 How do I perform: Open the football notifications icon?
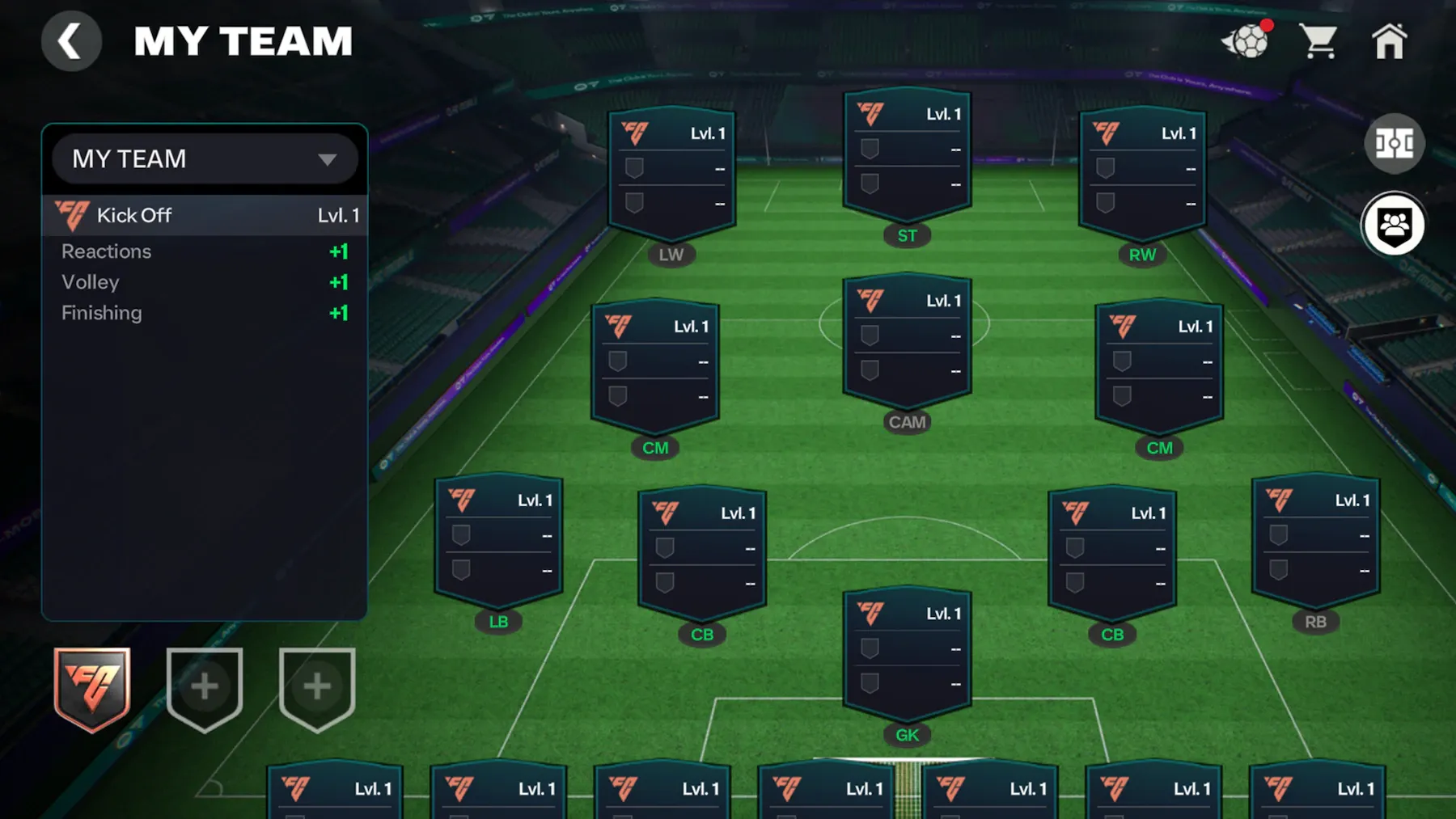click(x=1247, y=41)
